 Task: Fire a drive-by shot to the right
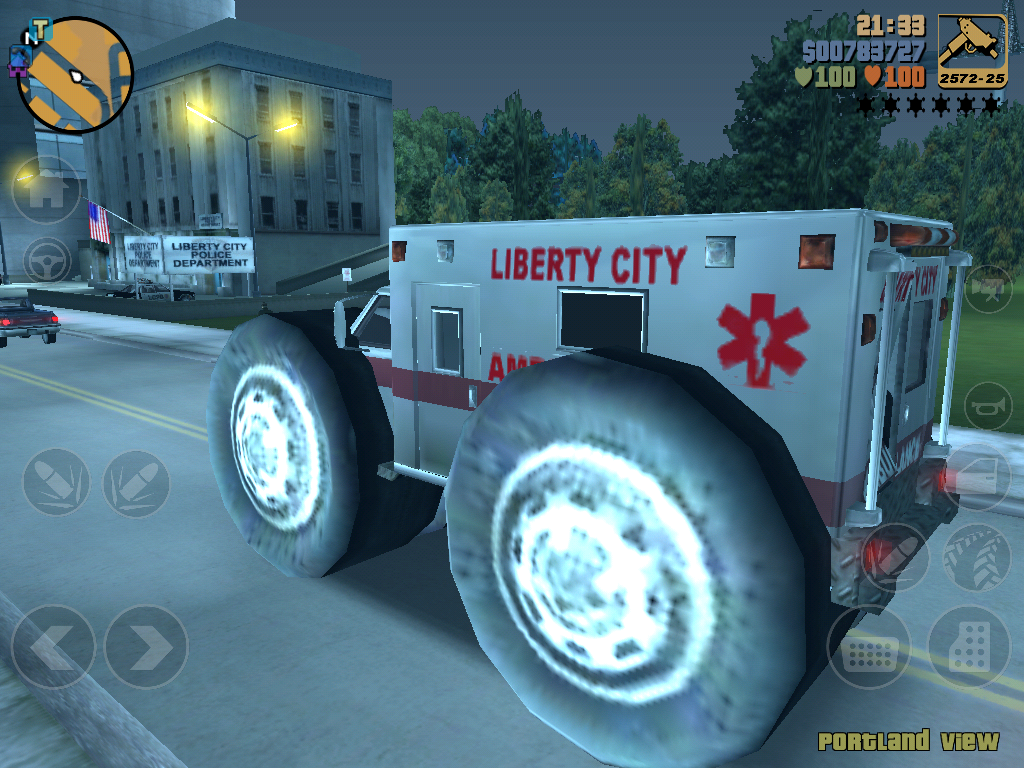click(x=136, y=482)
